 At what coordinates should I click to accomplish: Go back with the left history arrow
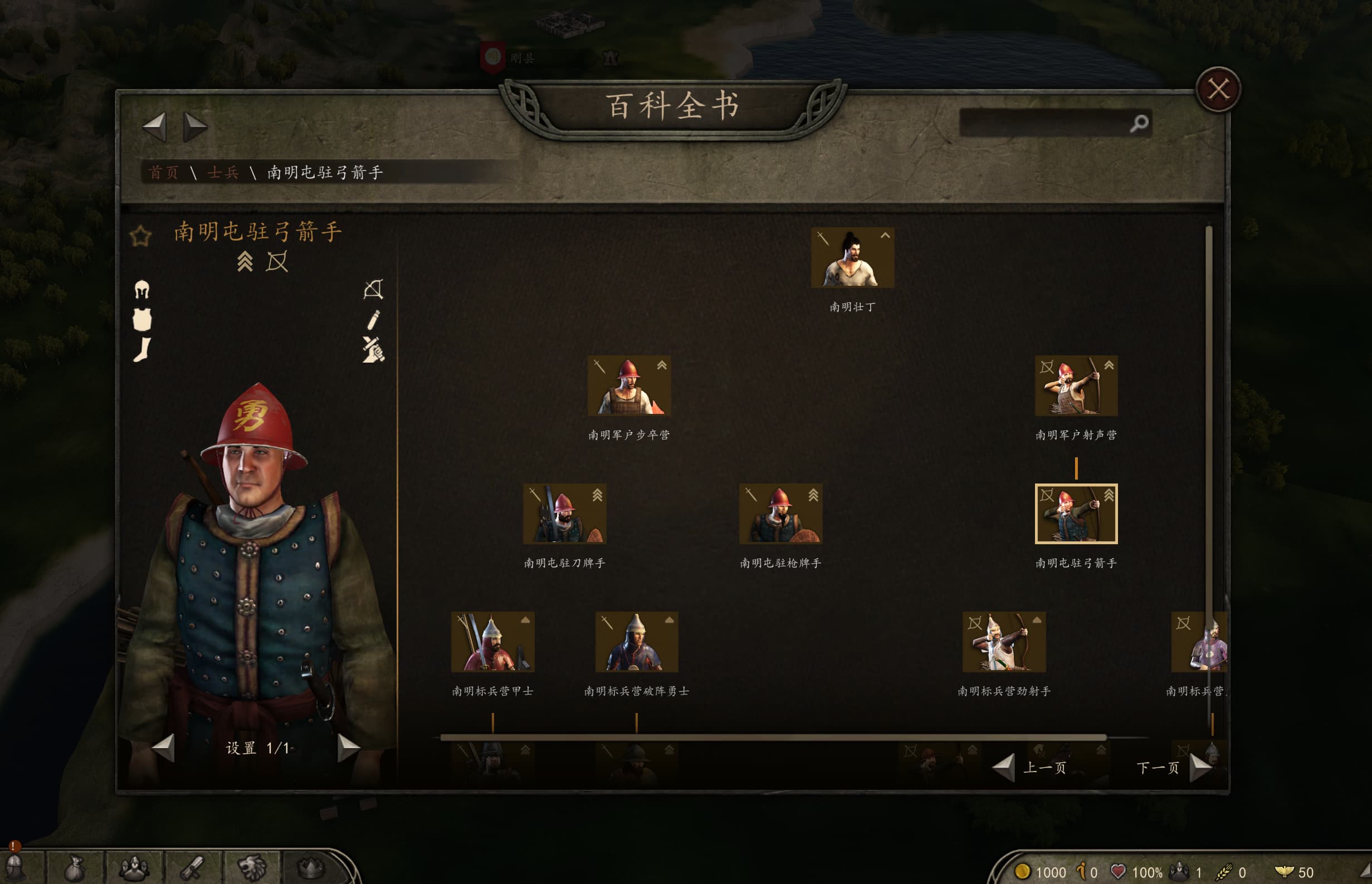click(x=154, y=126)
